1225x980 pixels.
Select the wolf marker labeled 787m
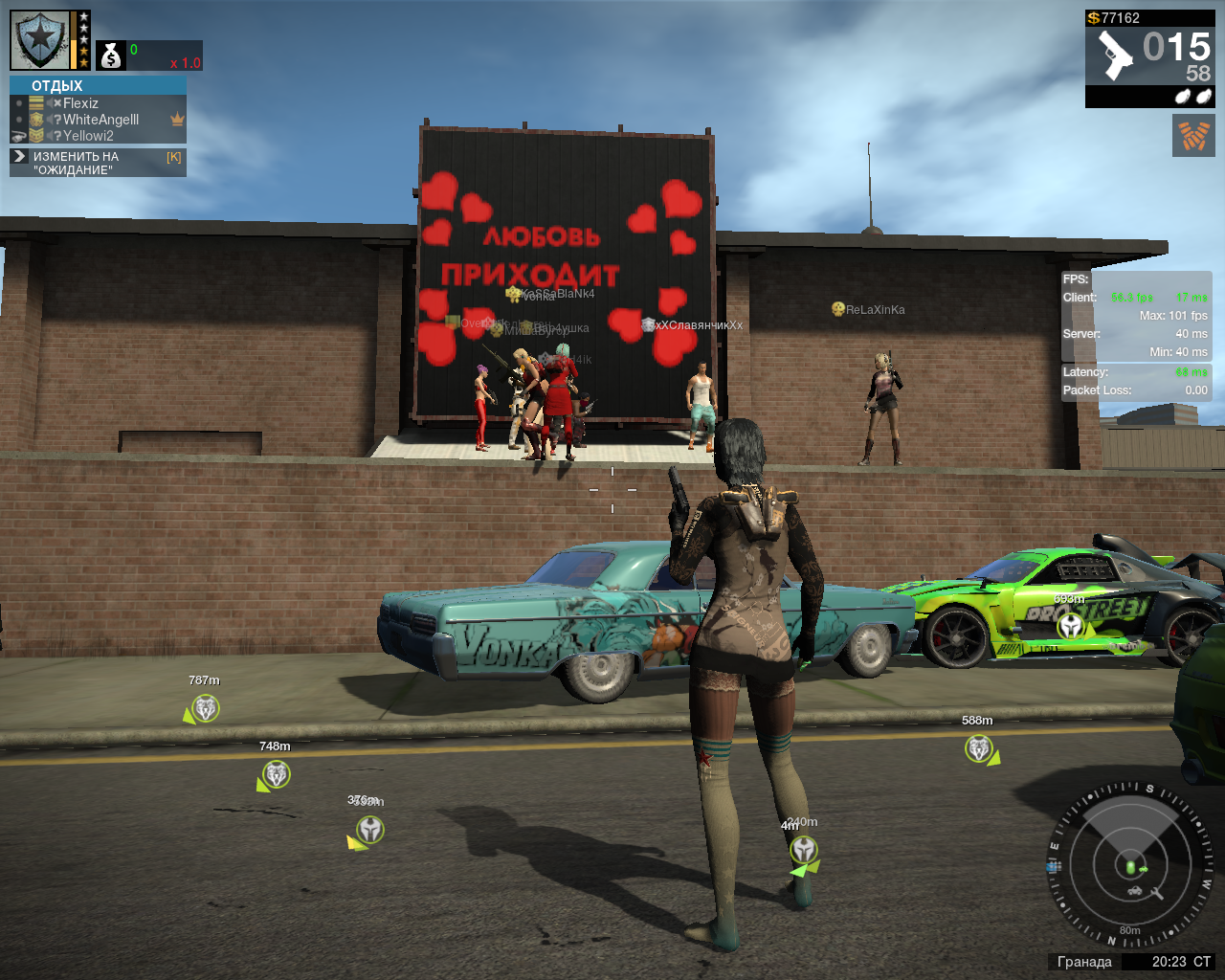click(x=206, y=708)
